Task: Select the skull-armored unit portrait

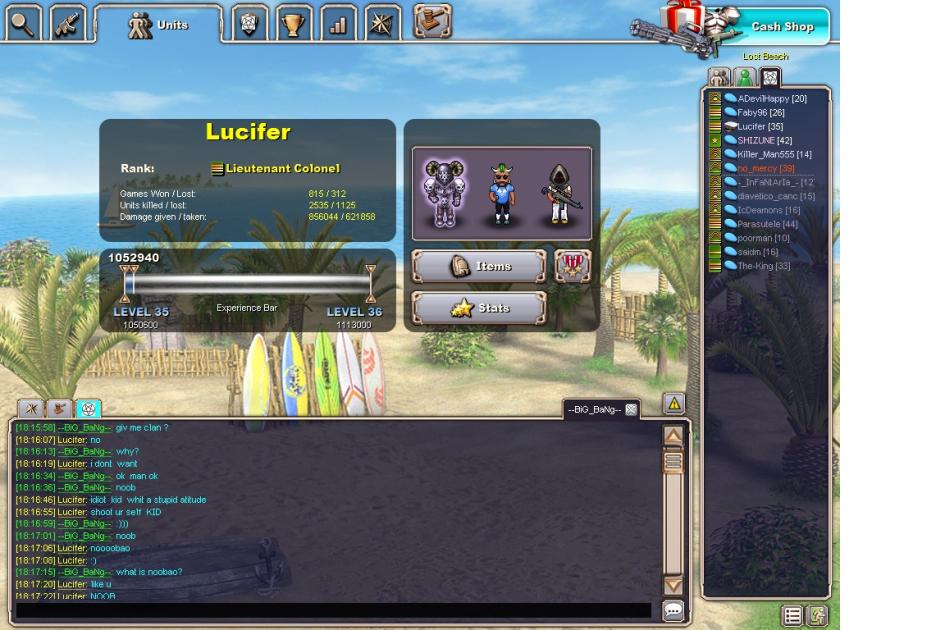Action: point(442,193)
